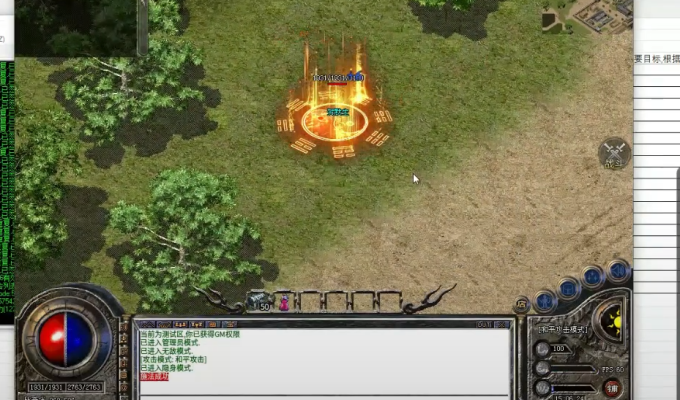This screenshot has height=400, width=680.
Task: Select the belt slot item with count 50
Action: pos(261,301)
